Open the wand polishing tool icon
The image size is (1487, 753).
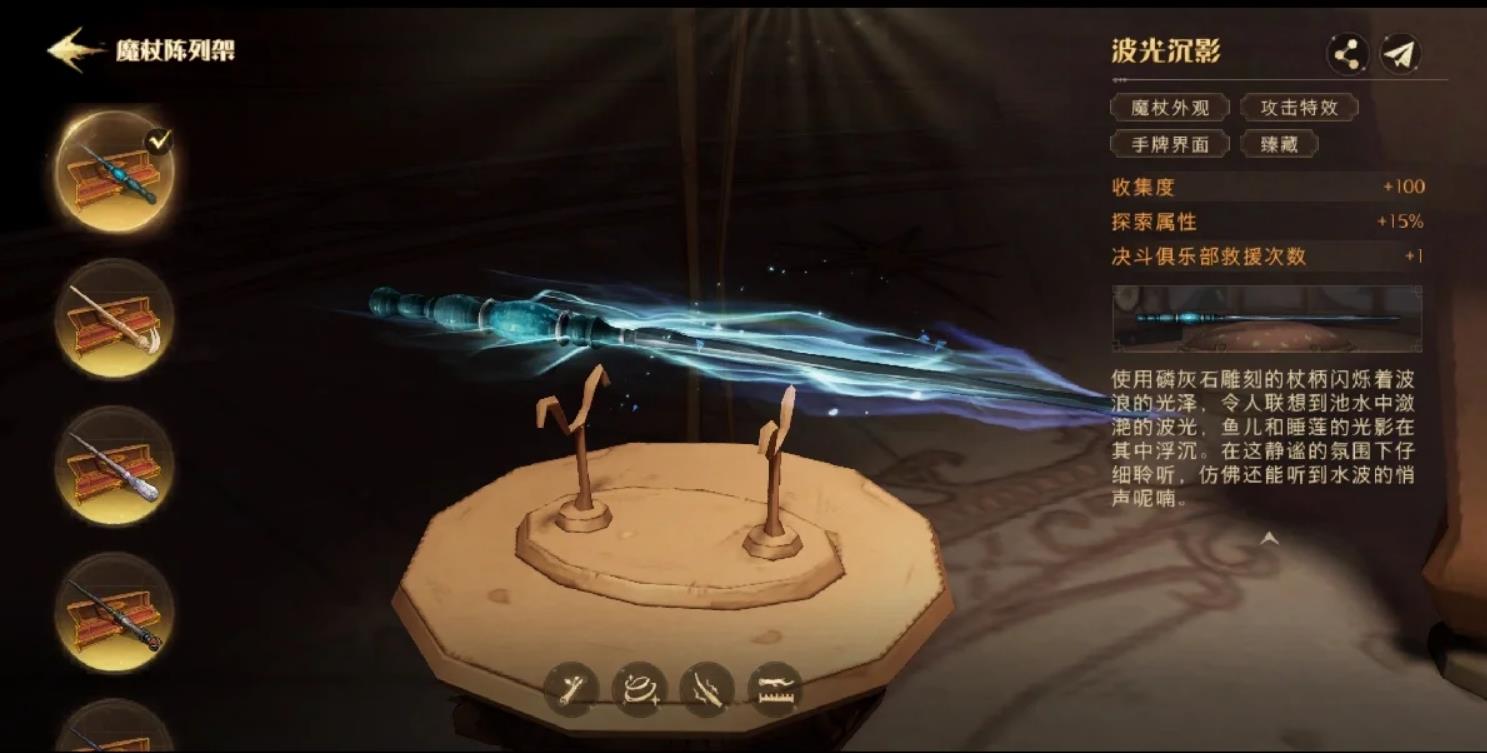click(641, 688)
